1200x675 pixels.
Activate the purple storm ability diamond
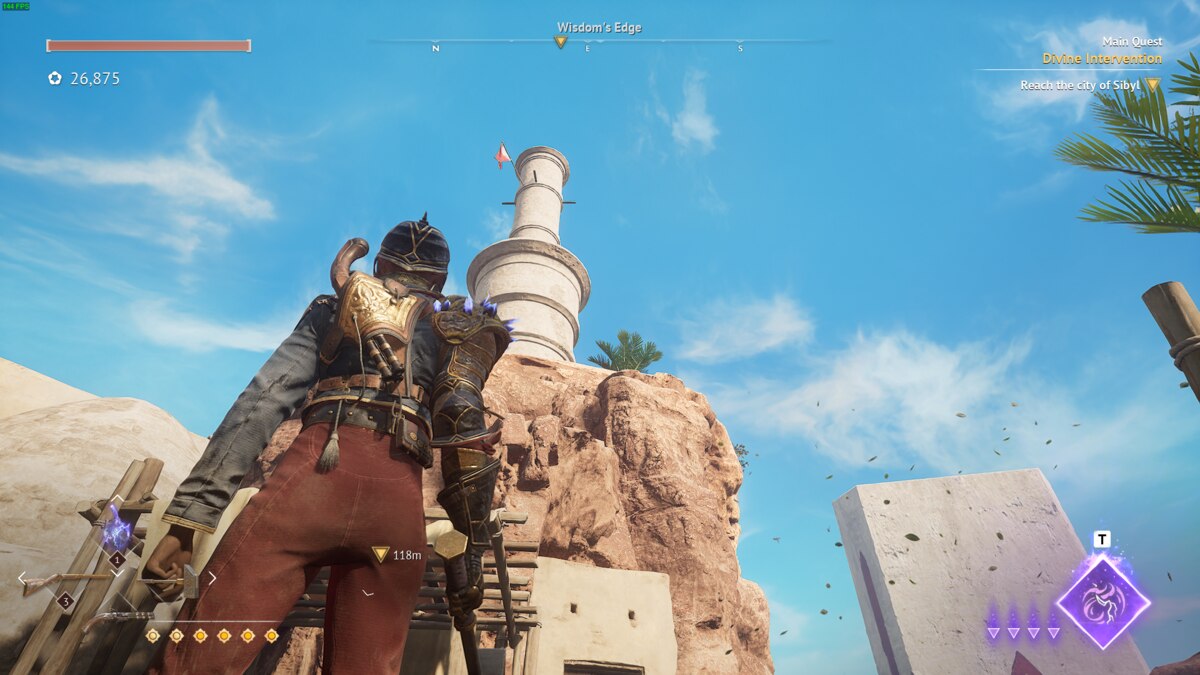[1102, 602]
